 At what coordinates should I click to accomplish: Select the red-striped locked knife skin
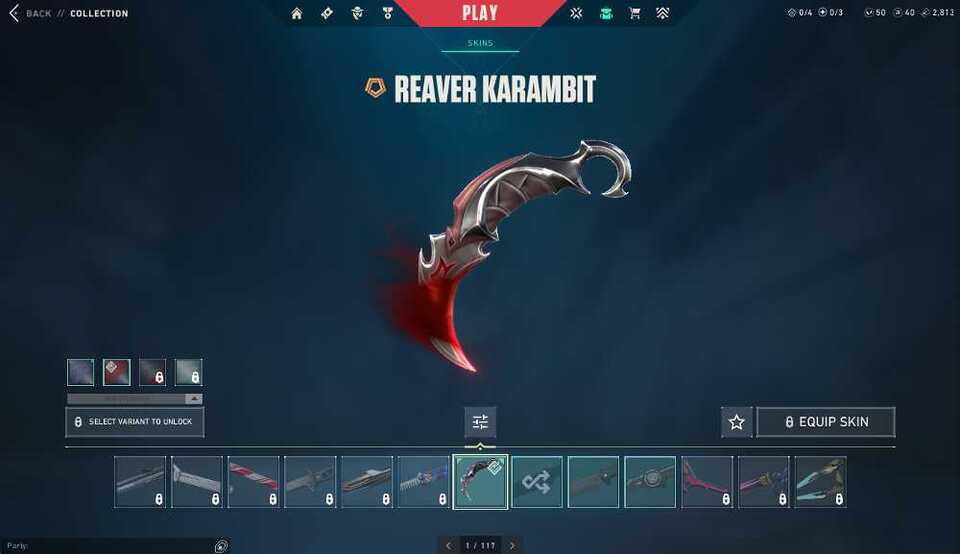click(253, 482)
